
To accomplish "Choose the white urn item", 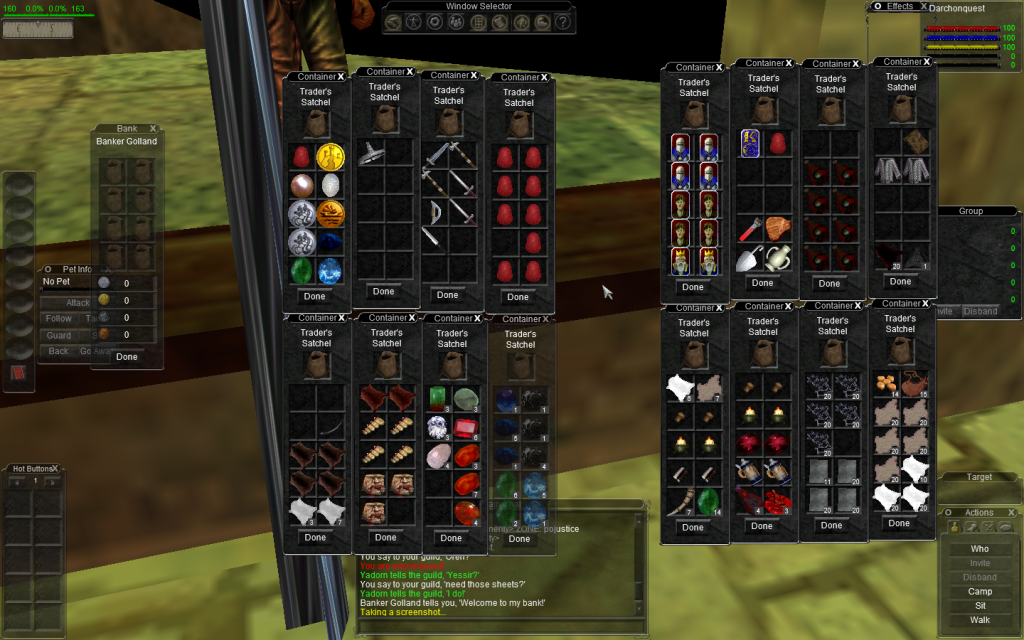I will [x=778, y=258].
